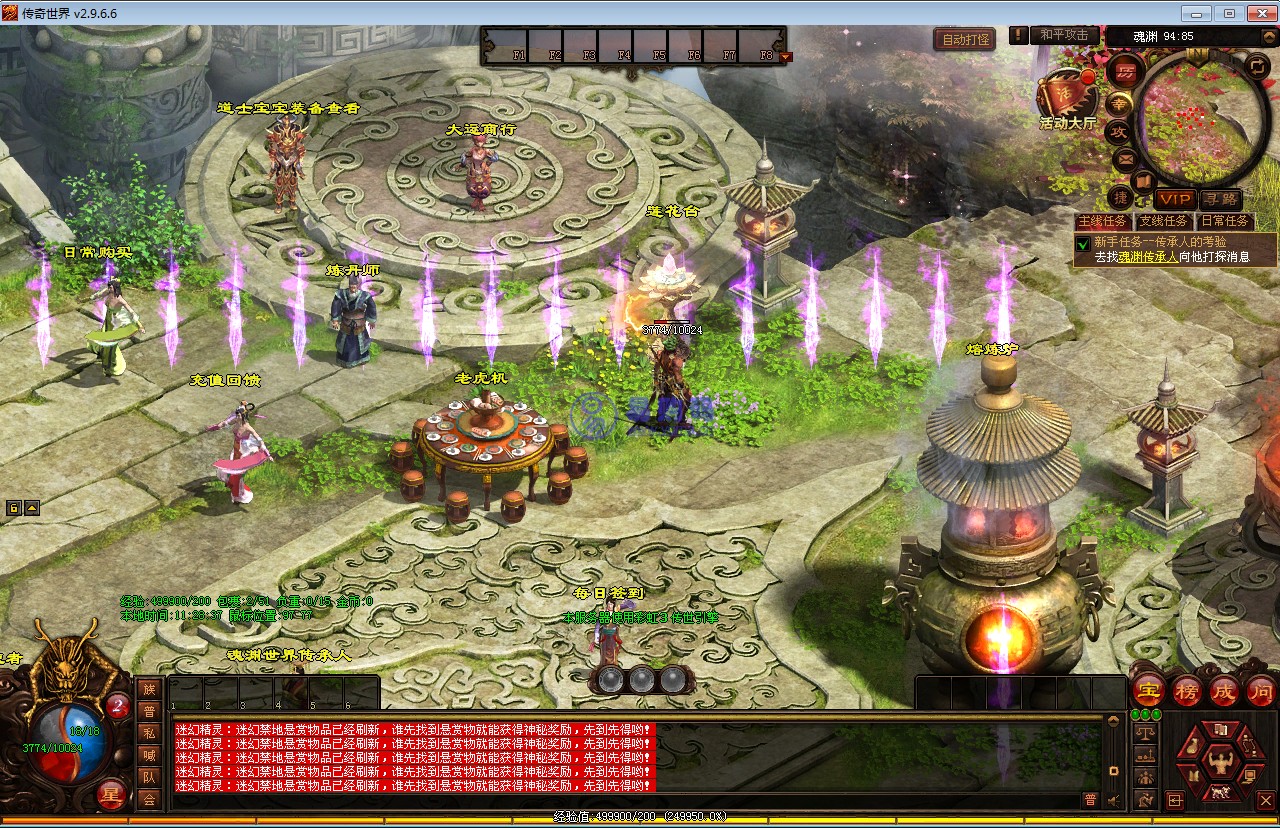Image resolution: width=1280 pixels, height=828 pixels.
Task: Minimize the game window
Action: [1195, 13]
